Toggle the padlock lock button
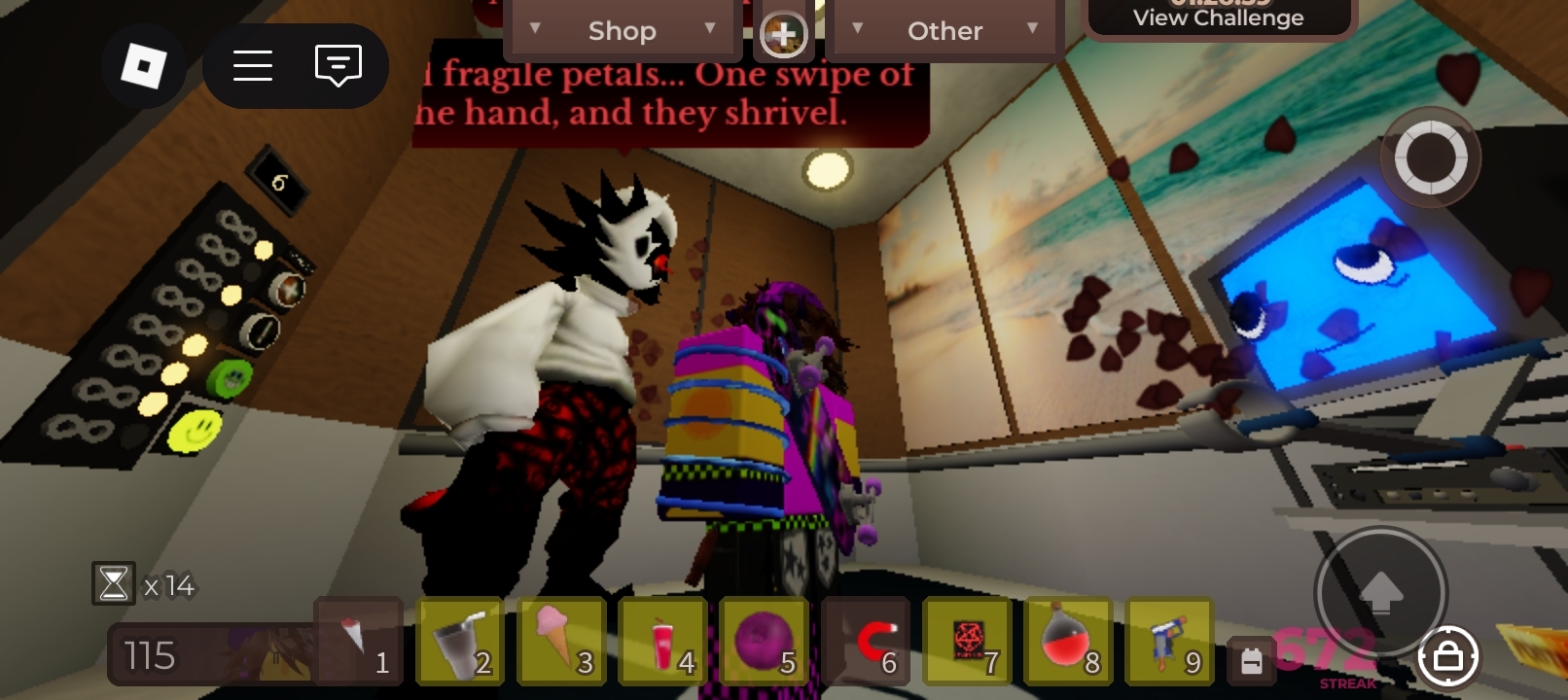Image resolution: width=1568 pixels, height=700 pixels. pyautogui.click(x=1447, y=658)
